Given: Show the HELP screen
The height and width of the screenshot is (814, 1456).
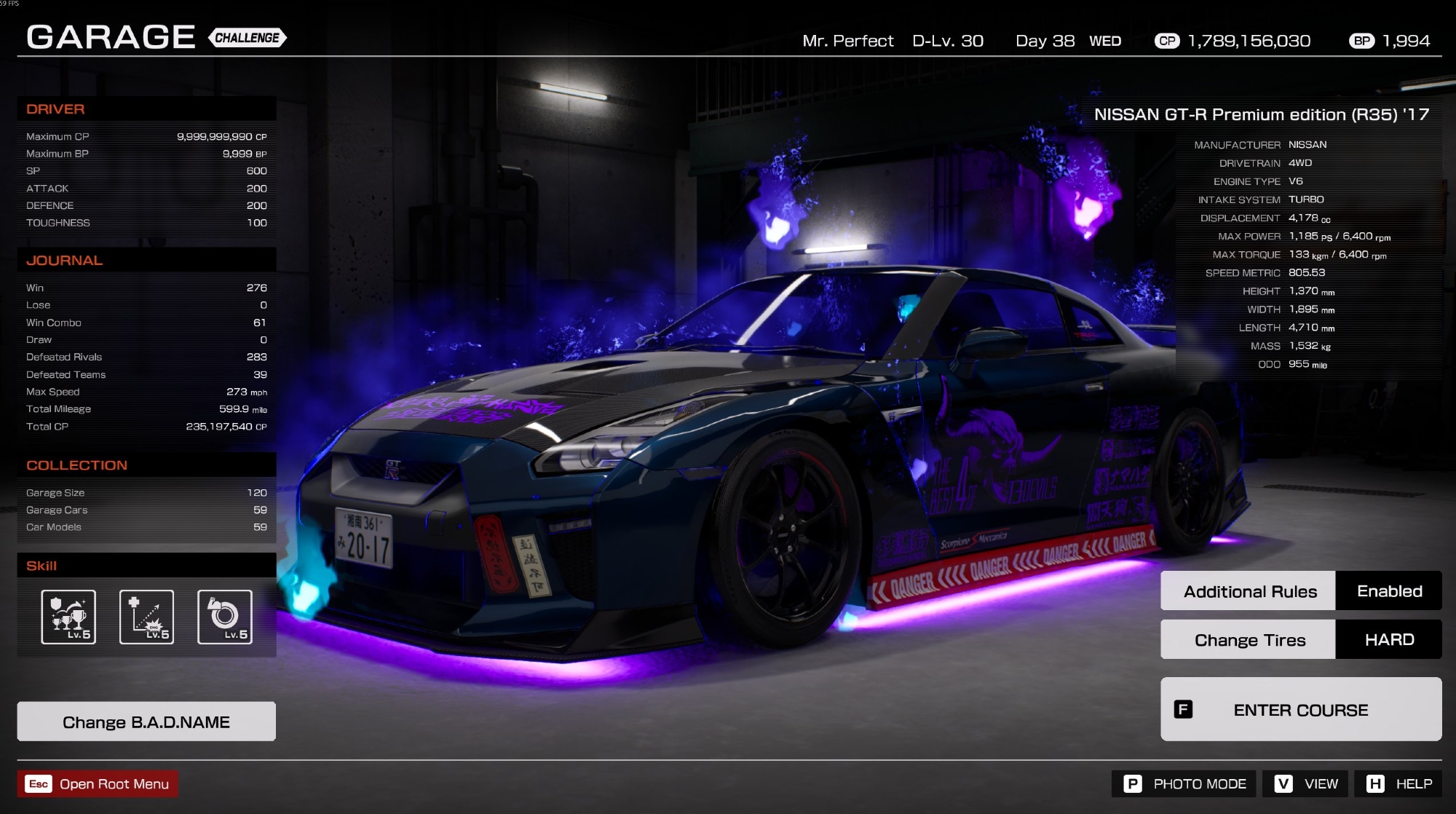Looking at the screenshot, I should tap(1398, 783).
